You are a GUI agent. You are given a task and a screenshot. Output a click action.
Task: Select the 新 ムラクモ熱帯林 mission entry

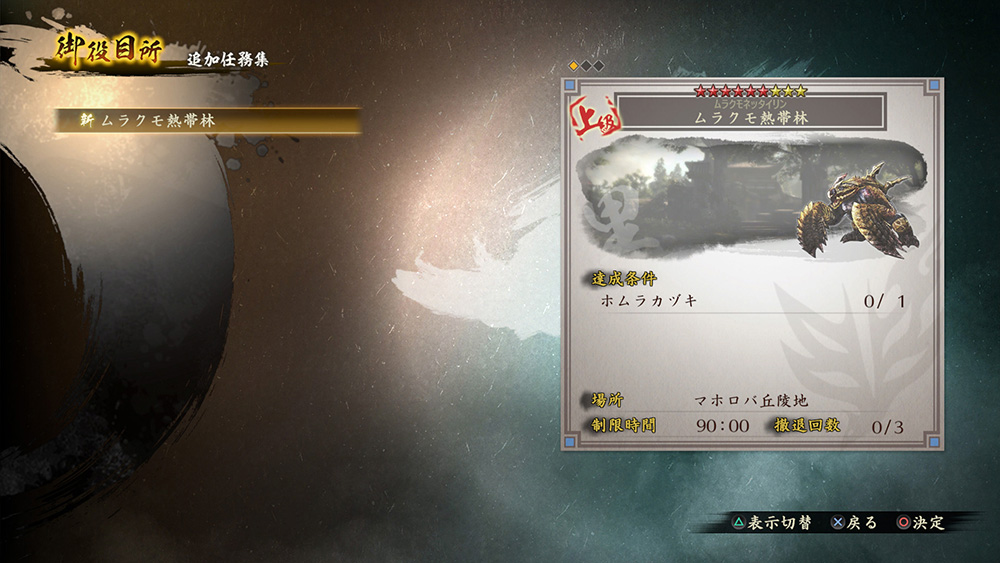tap(207, 120)
